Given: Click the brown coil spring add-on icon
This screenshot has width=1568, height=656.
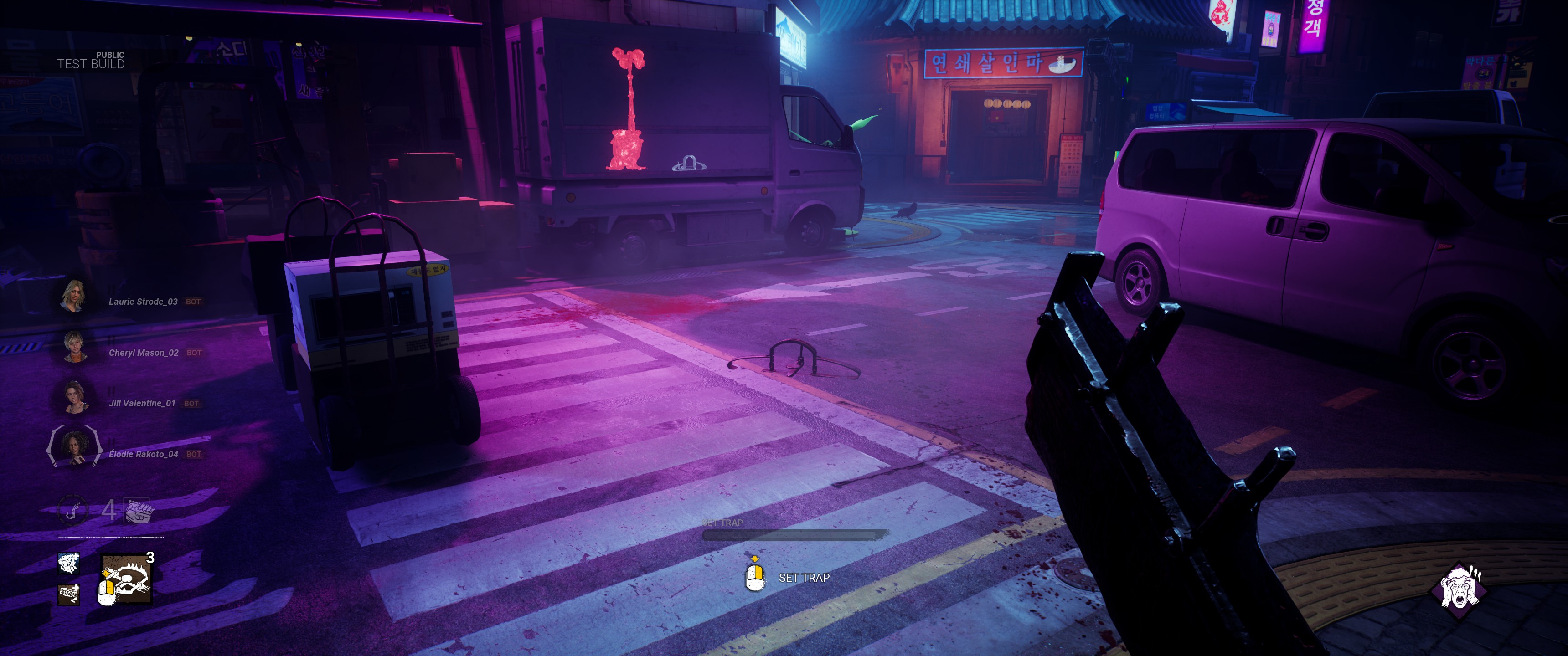Looking at the screenshot, I should click(69, 594).
